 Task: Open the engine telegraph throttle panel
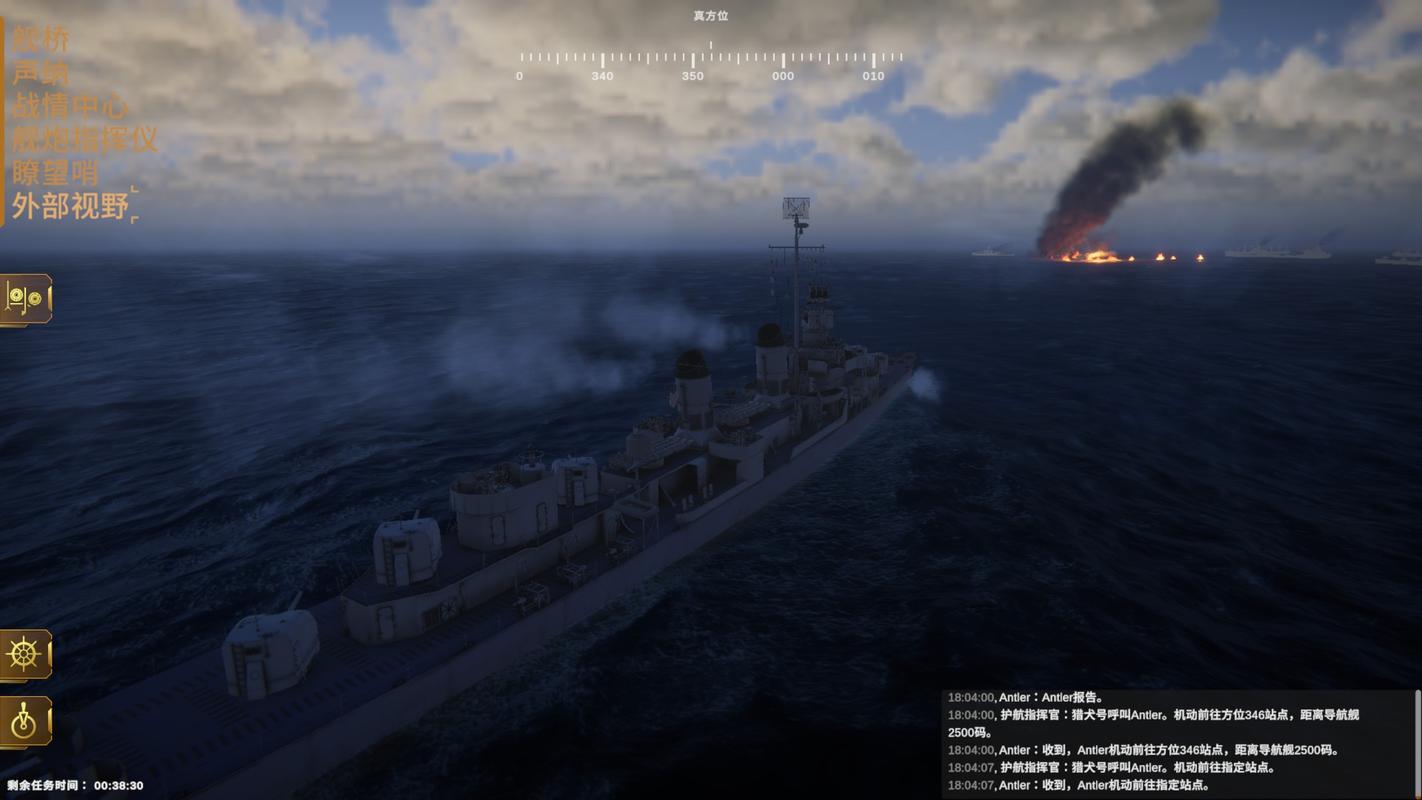[x=25, y=721]
